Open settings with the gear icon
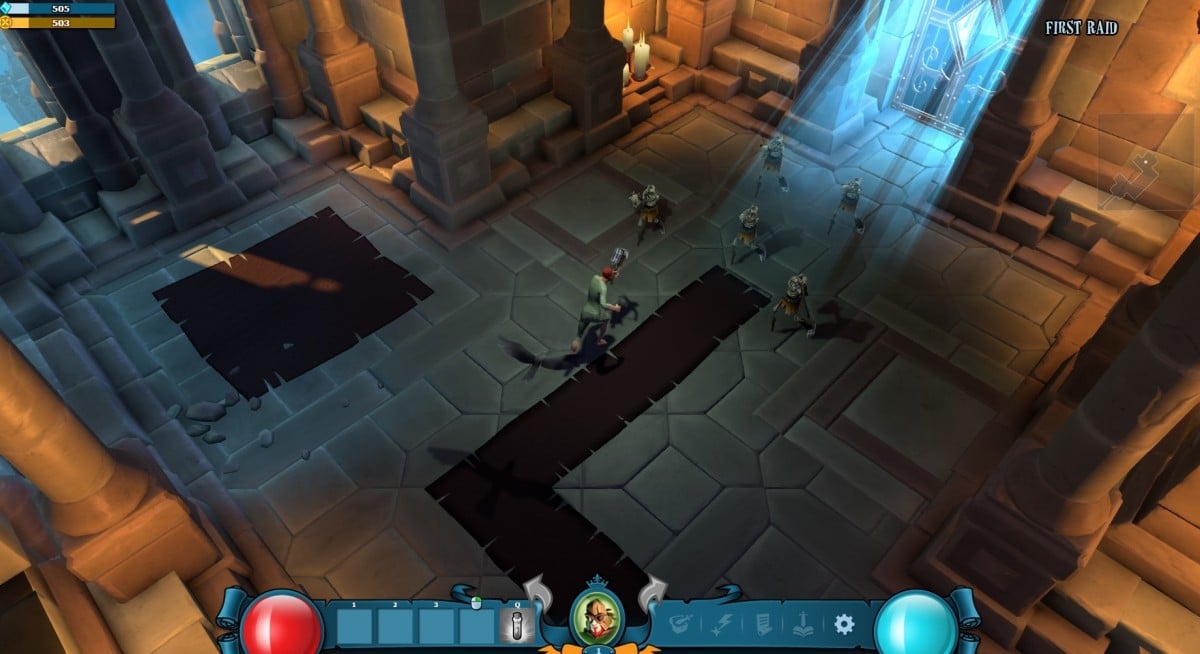The image size is (1200, 654). click(844, 624)
